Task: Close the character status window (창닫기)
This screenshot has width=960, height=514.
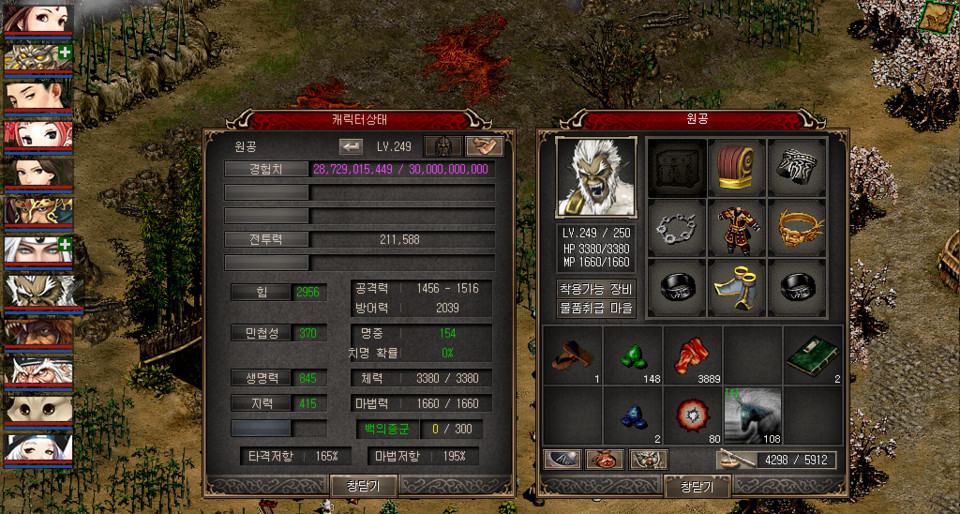Action: [365, 486]
